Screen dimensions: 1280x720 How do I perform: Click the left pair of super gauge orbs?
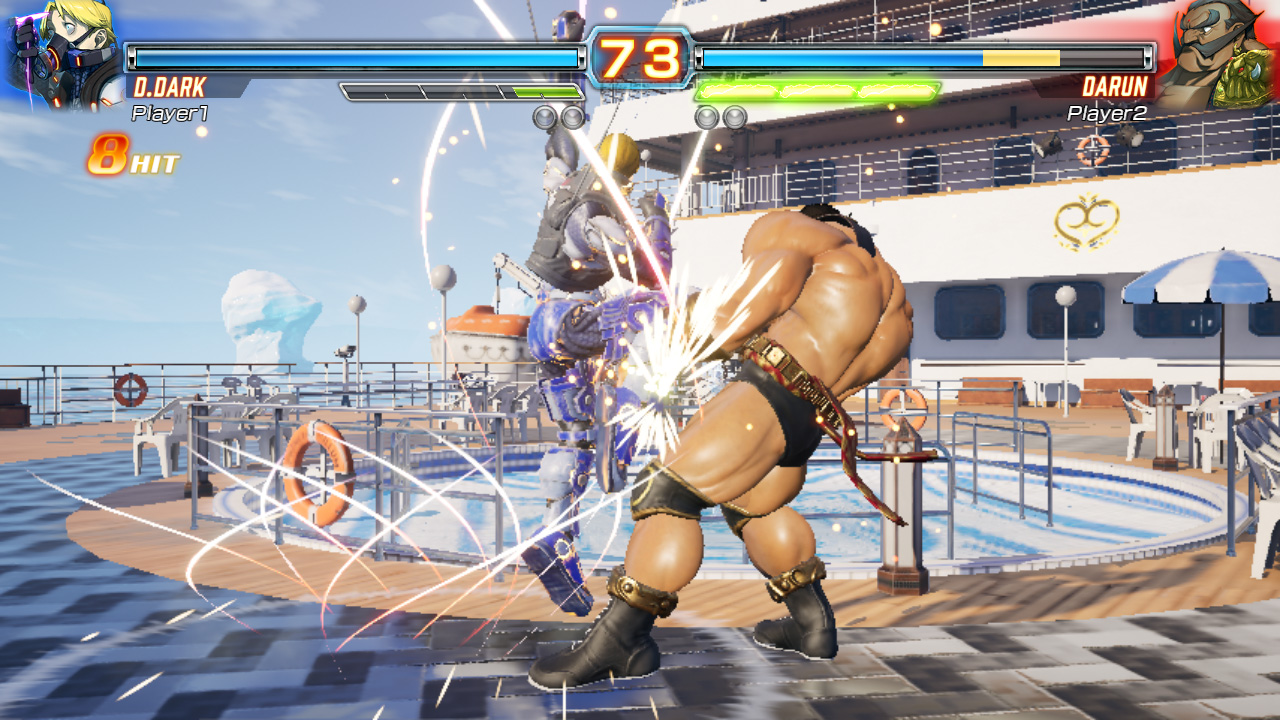pyautogui.click(x=560, y=115)
